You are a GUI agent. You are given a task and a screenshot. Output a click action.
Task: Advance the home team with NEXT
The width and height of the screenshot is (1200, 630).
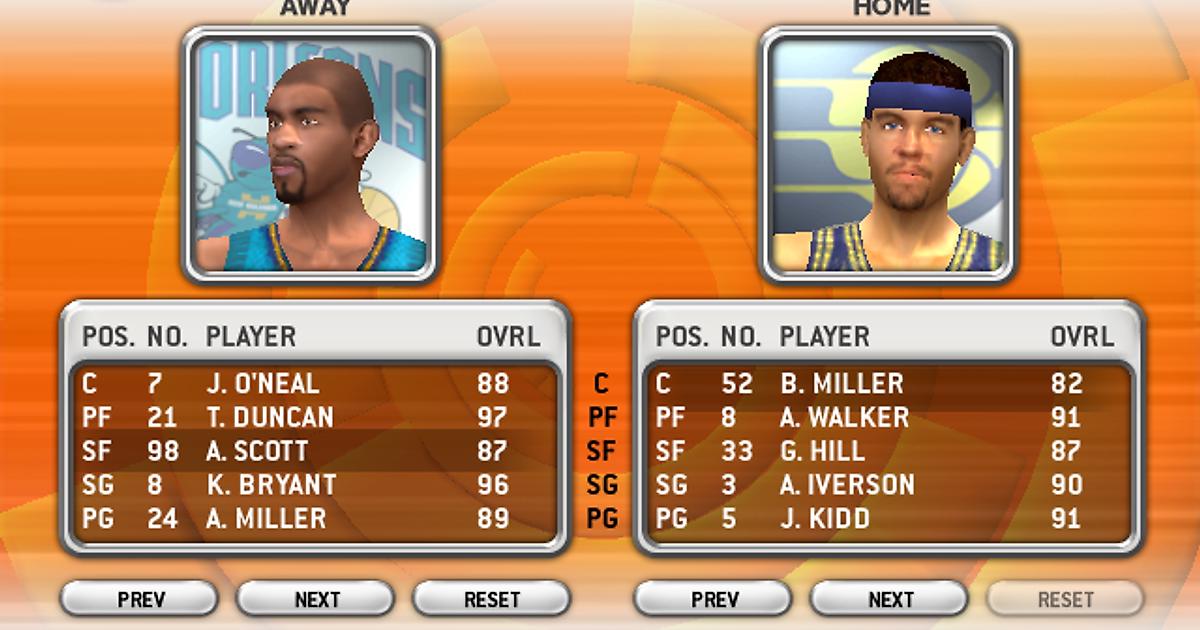click(889, 599)
